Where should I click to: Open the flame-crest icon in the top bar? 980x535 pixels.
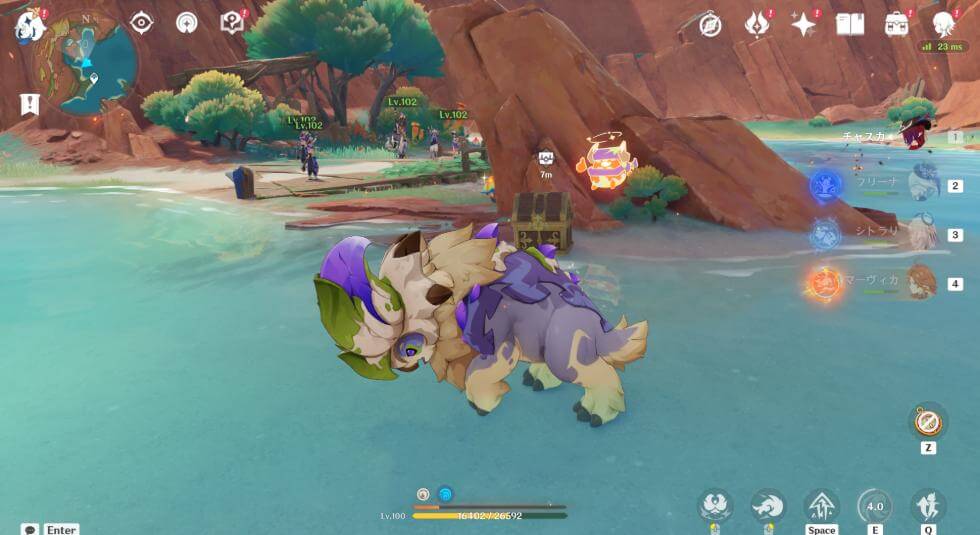pos(758,24)
